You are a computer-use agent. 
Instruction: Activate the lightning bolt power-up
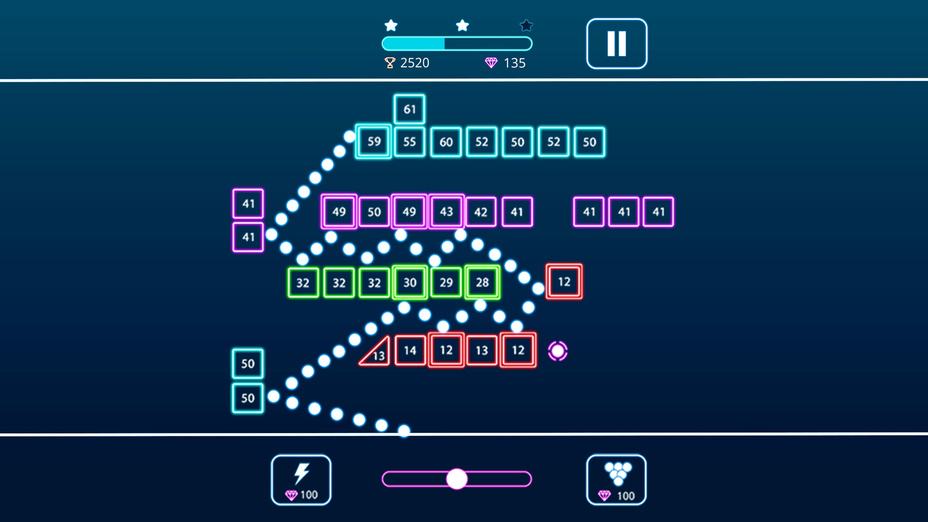tap(301, 480)
